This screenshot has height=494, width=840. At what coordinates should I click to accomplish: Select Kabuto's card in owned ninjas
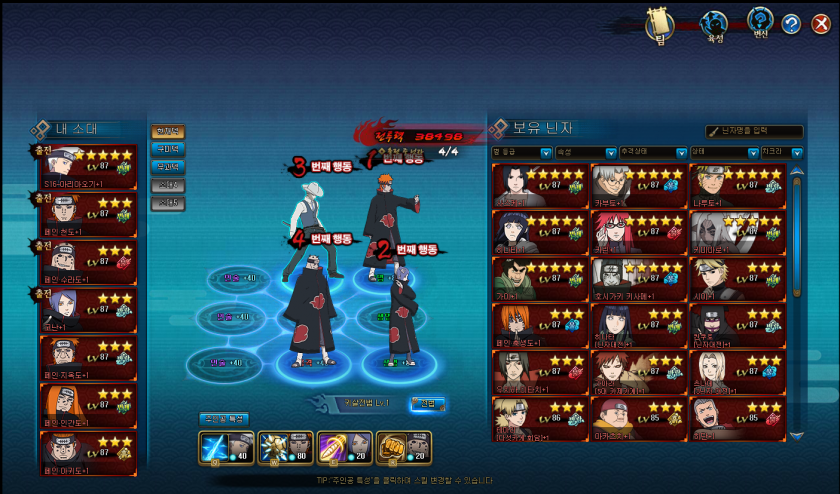[x=638, y=185]
